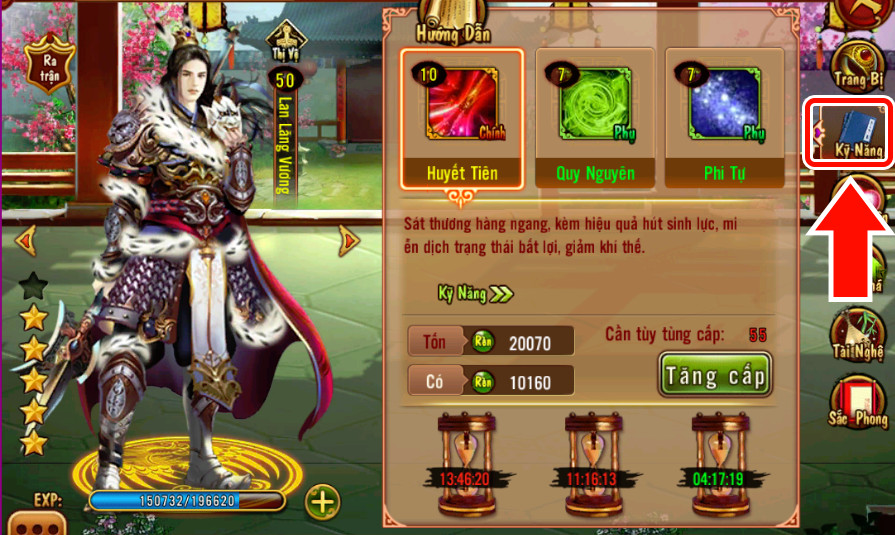This screenshot has width=895, height=535.
Task: Select the Huyết Tiên main skill
Action: point(462,118)
